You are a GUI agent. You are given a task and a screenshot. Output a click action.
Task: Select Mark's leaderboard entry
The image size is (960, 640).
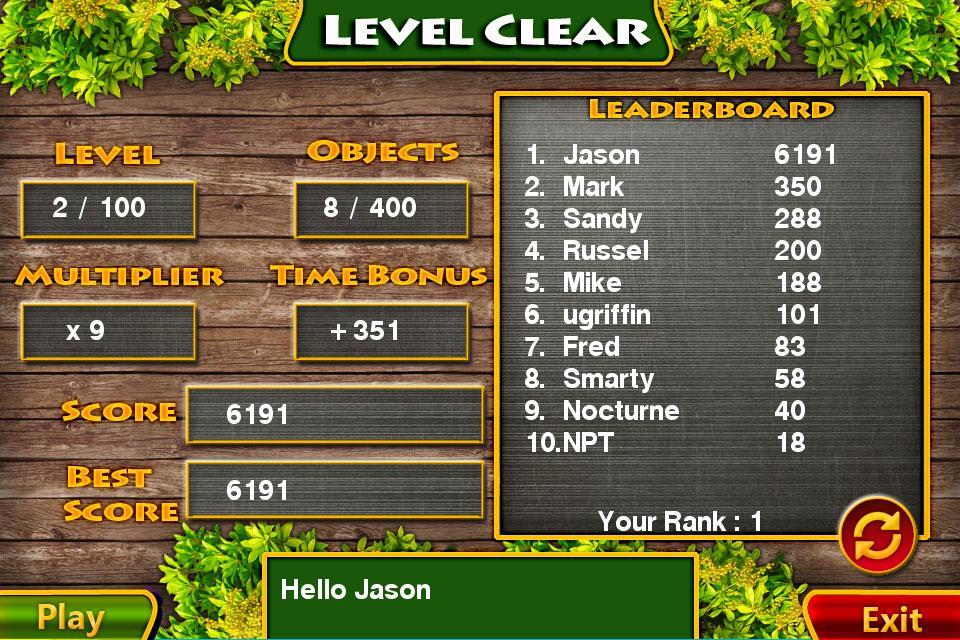pyautogui.click(x=680, y=186)
